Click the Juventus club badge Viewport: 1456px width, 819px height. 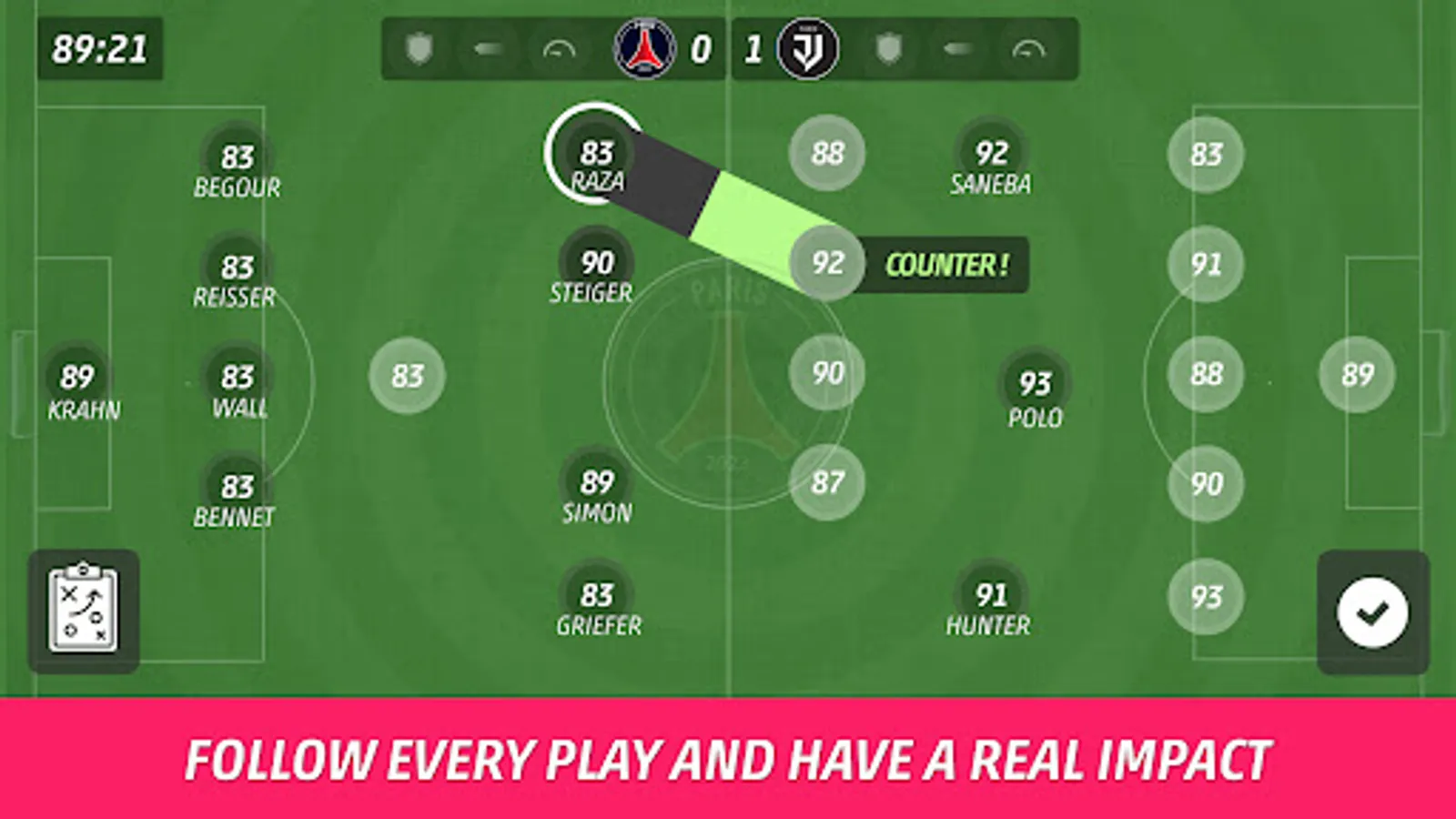(806, 50)
